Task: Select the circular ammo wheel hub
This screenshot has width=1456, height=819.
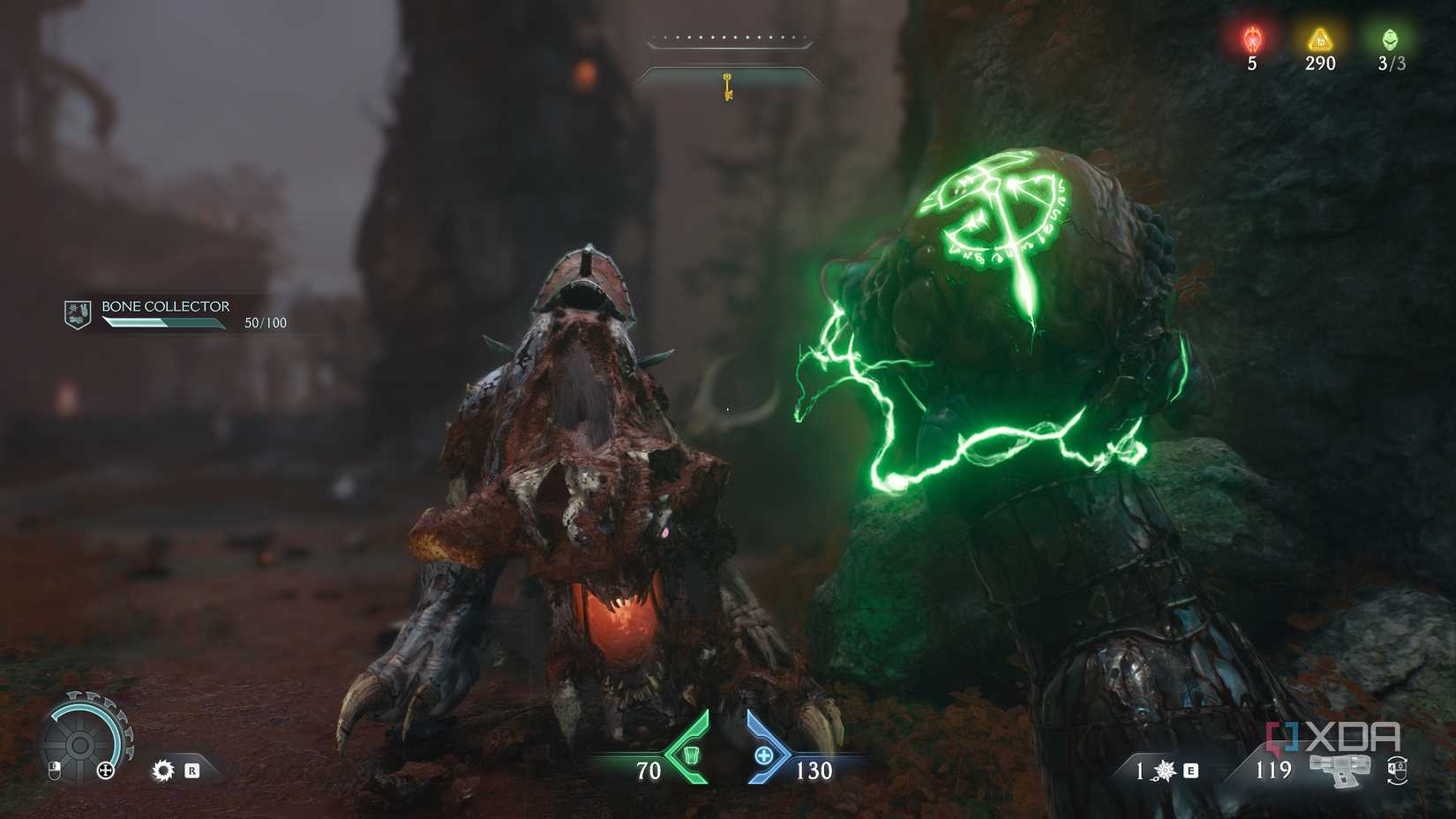Action: tap(80, 744)
